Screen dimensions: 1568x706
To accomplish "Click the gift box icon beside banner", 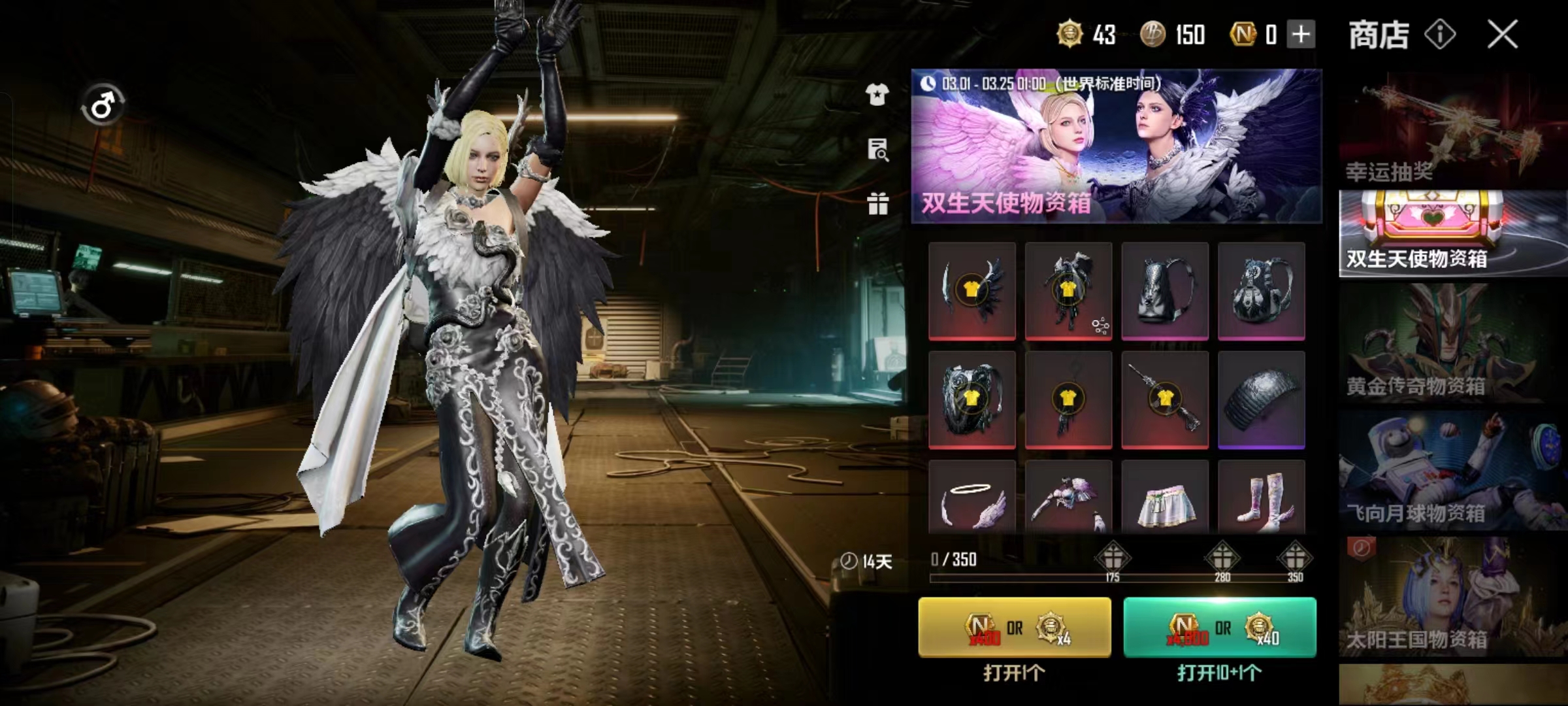I will coord(877,204).
